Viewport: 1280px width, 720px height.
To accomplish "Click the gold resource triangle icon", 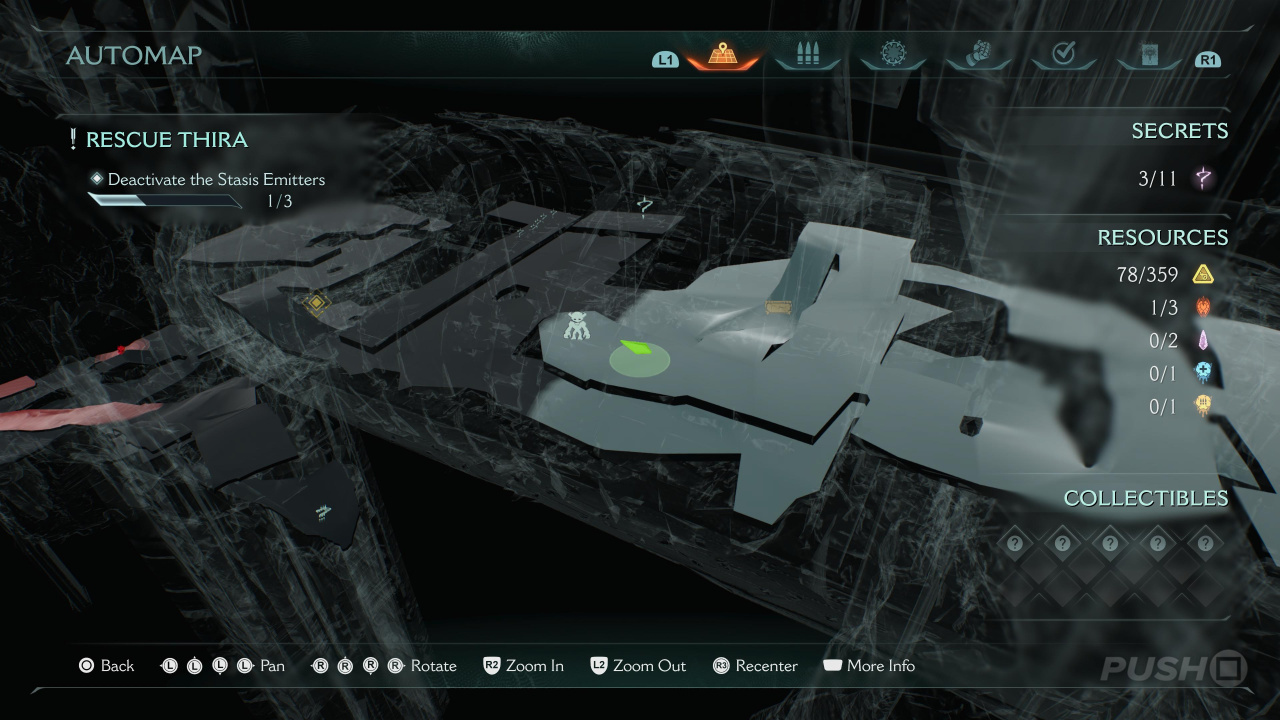I will click(x=1203, y=274).
